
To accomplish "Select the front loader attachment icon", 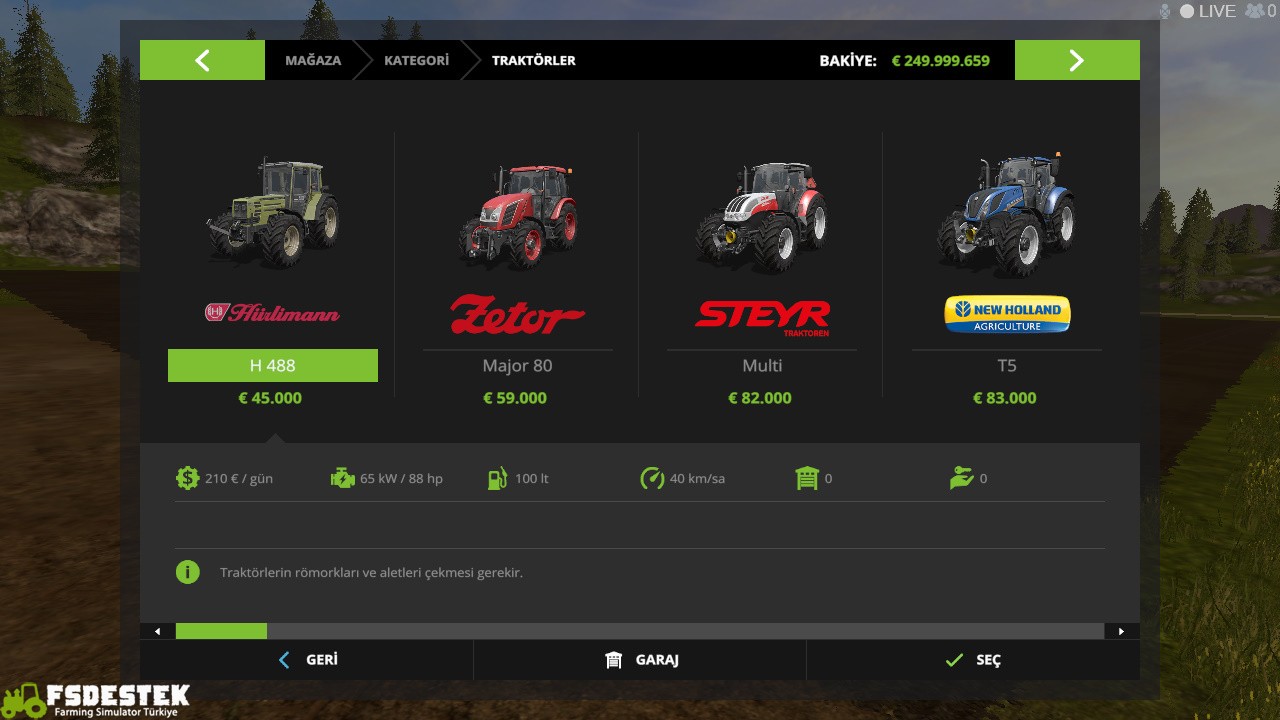I will click(x=963, y=478).
